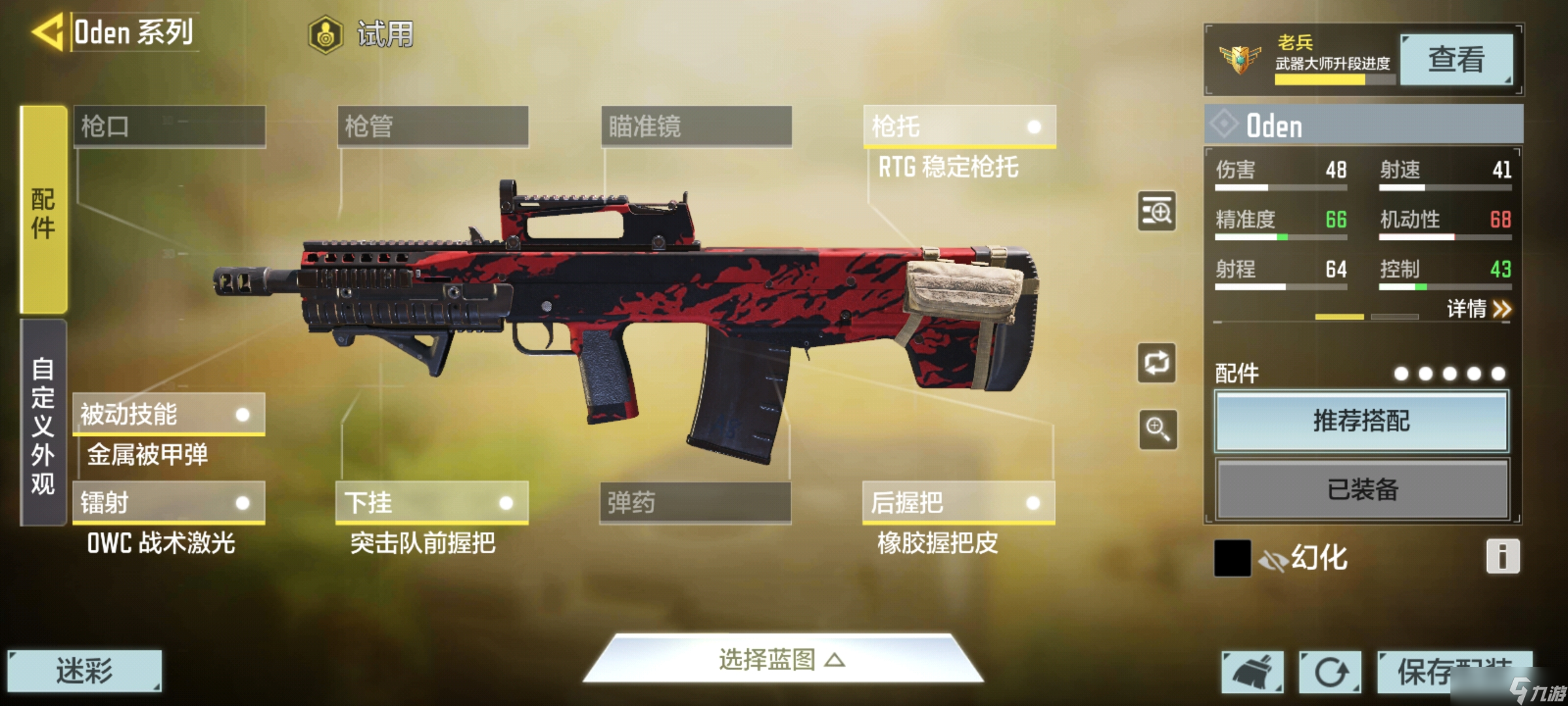Go back using the yellow arrow
This screenshot has height=706, width=1568.
pos(47,31)
